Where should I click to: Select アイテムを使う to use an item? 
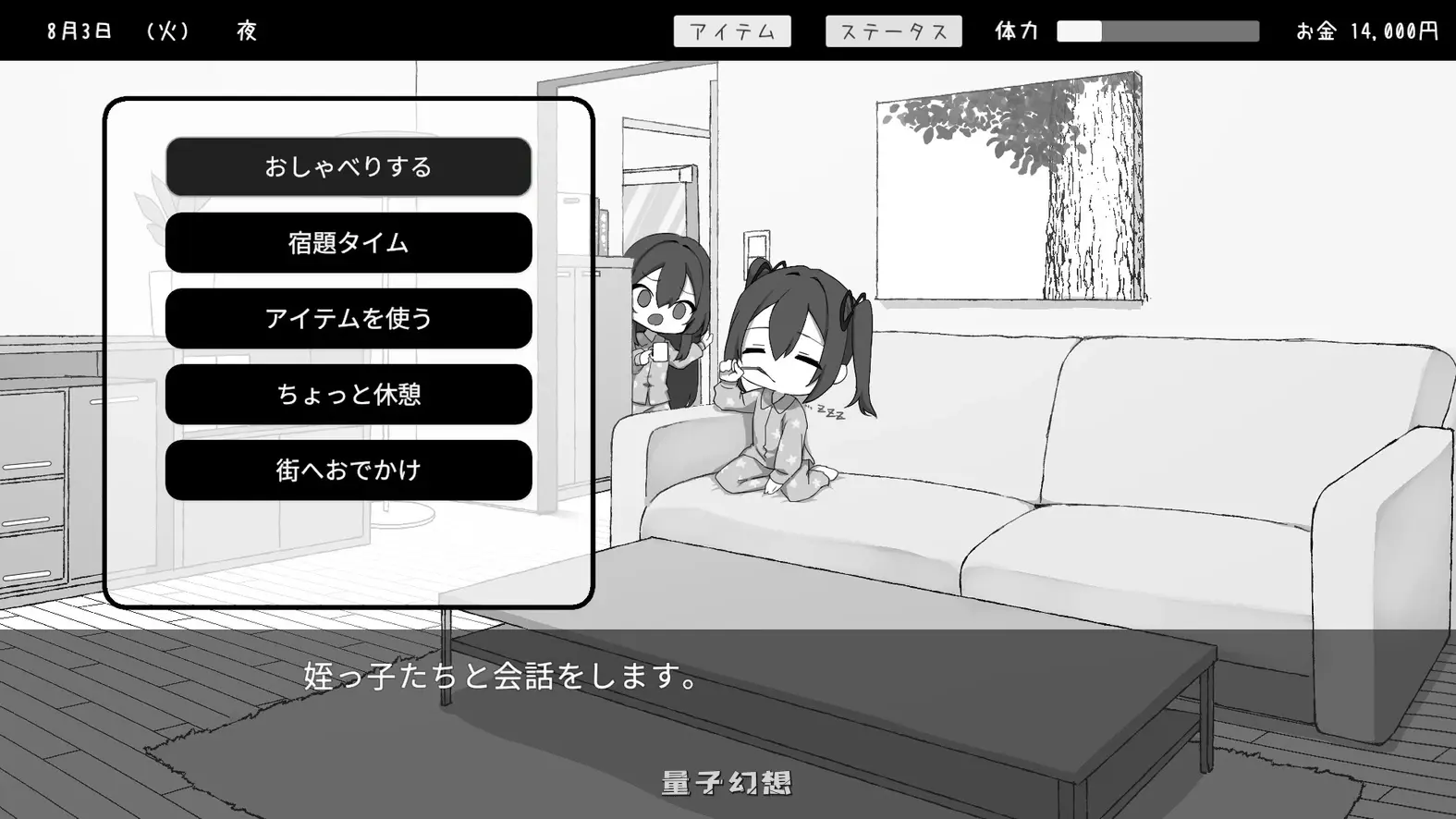click(348, 318)
